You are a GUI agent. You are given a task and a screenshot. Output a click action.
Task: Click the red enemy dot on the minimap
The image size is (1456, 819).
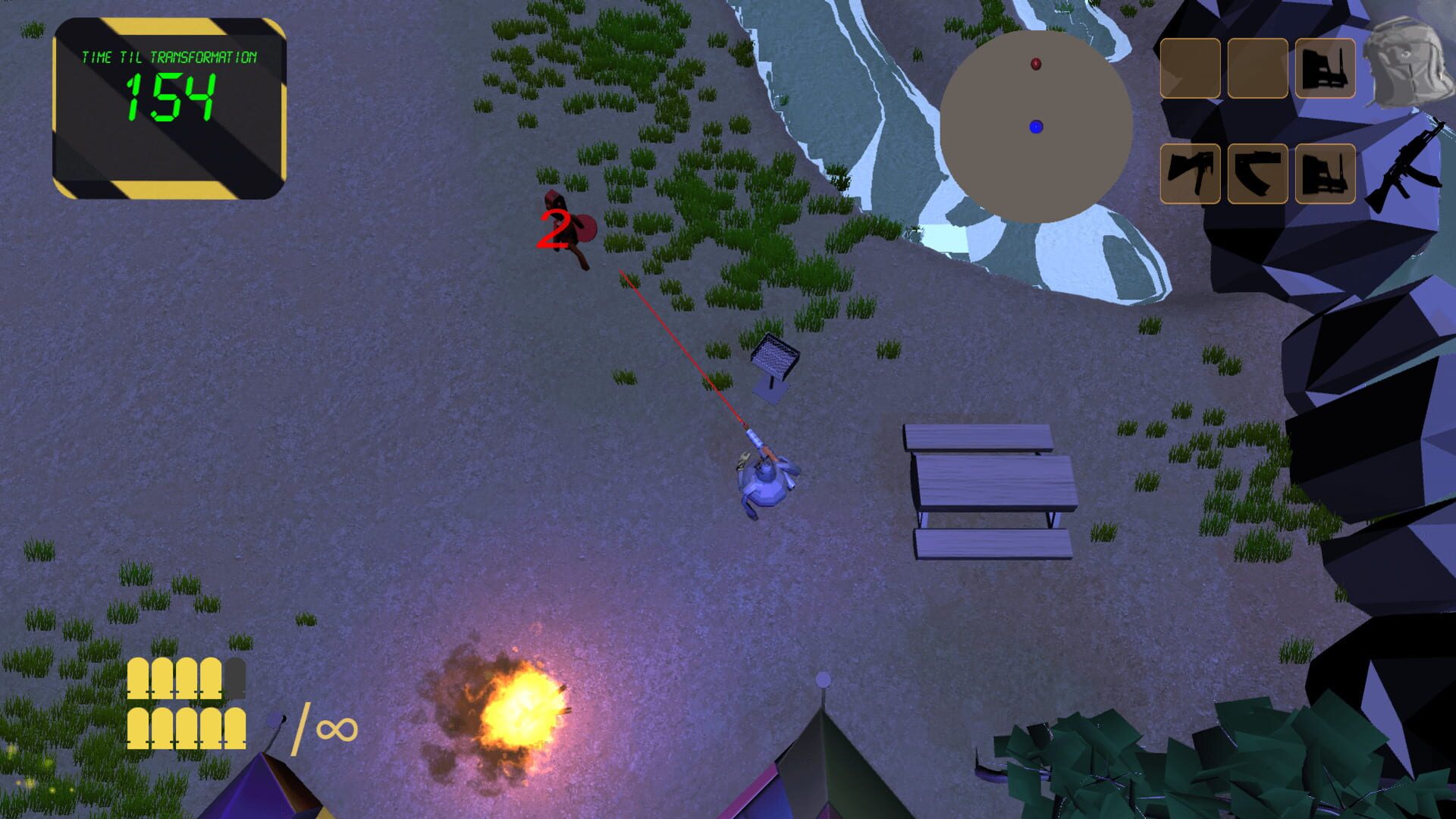[1034, 63]
